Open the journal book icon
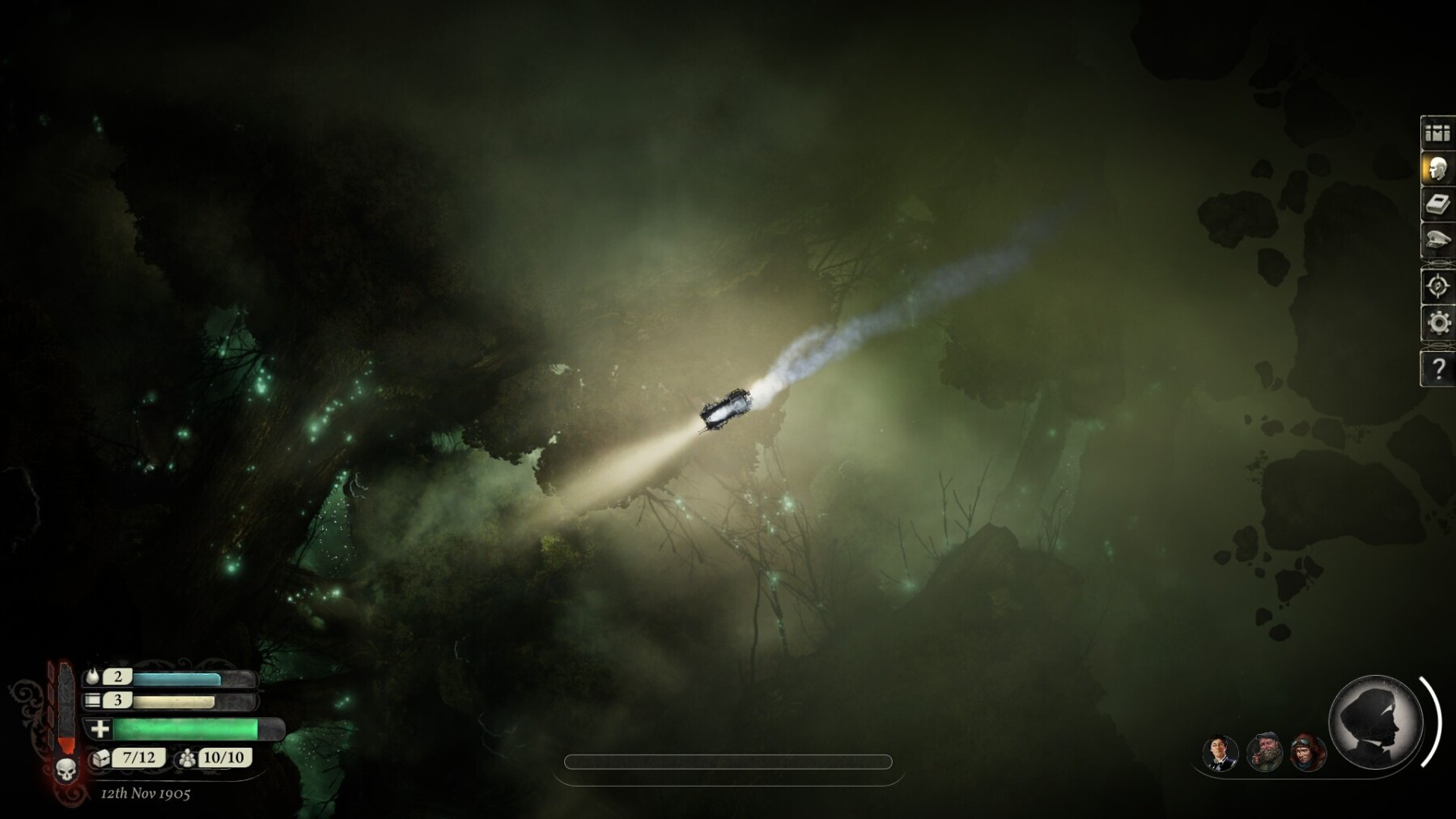This screenshot has width=1456, height=819. [1437, 205]
